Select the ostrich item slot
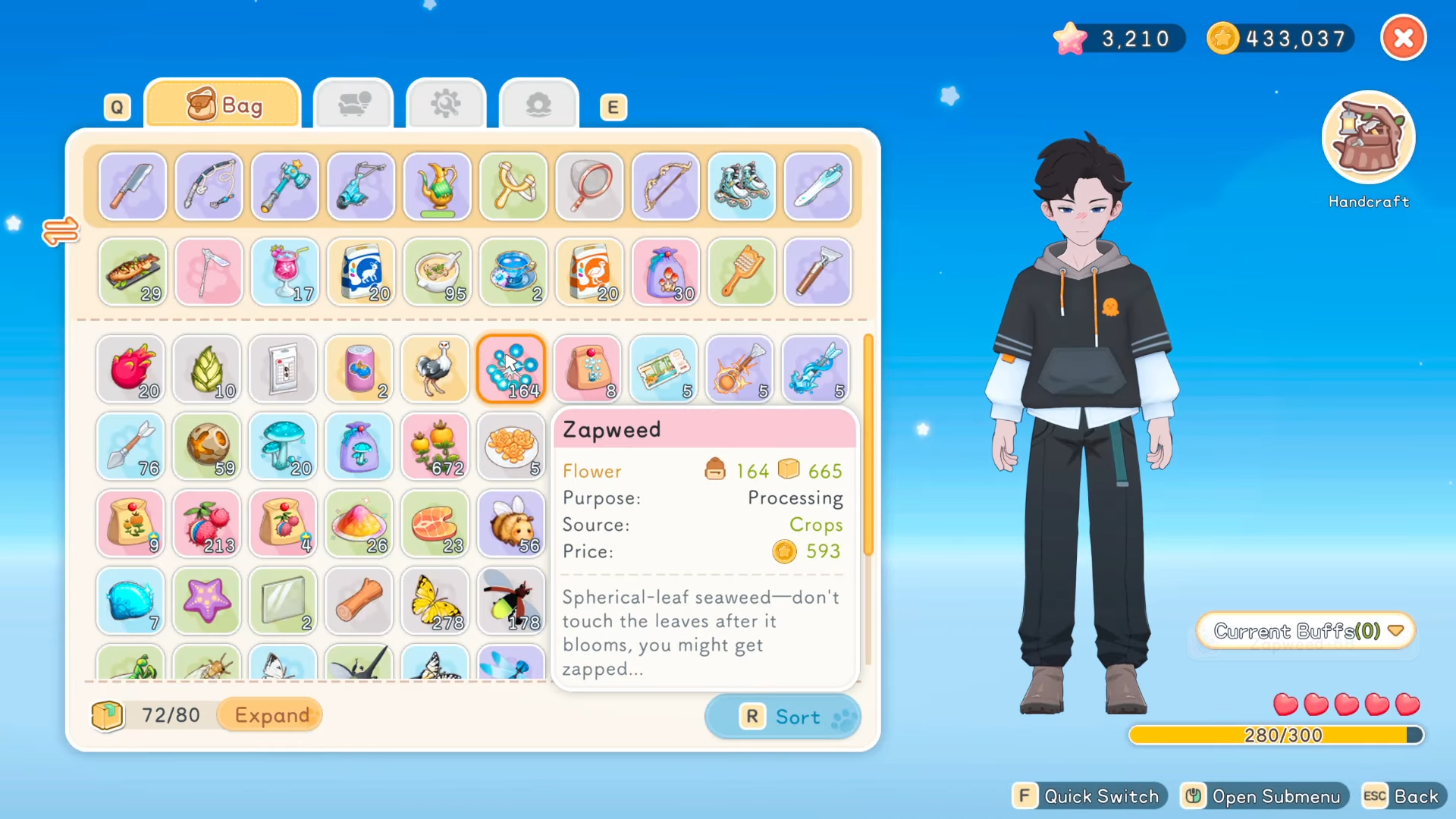 tap(435, 369)
